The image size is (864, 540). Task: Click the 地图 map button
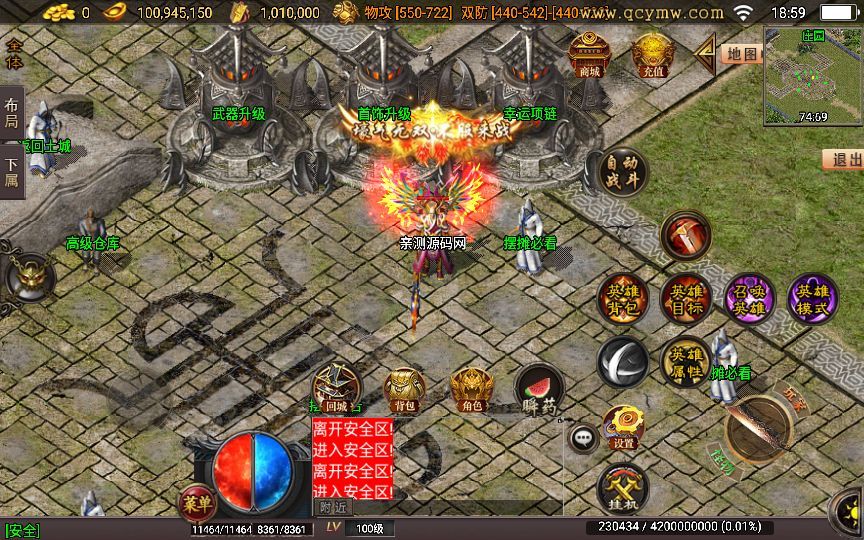[740, 54]
